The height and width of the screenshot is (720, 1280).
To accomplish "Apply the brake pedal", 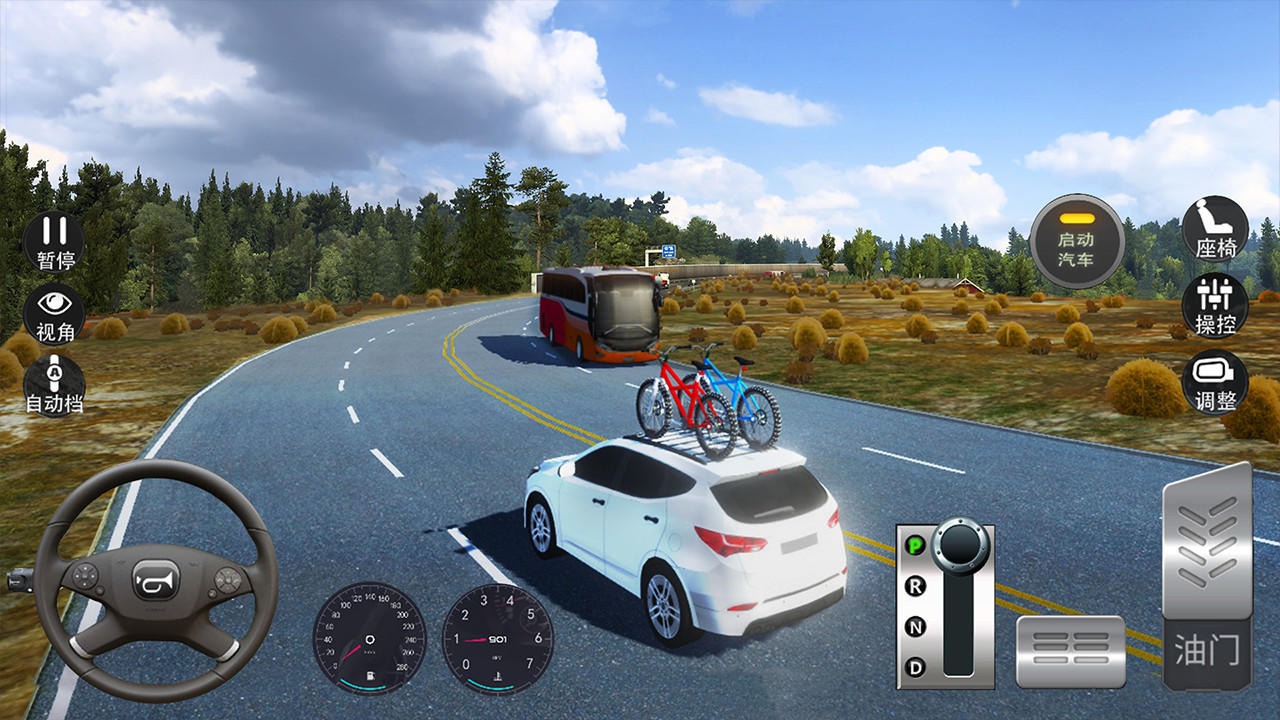I will 1070,651.
